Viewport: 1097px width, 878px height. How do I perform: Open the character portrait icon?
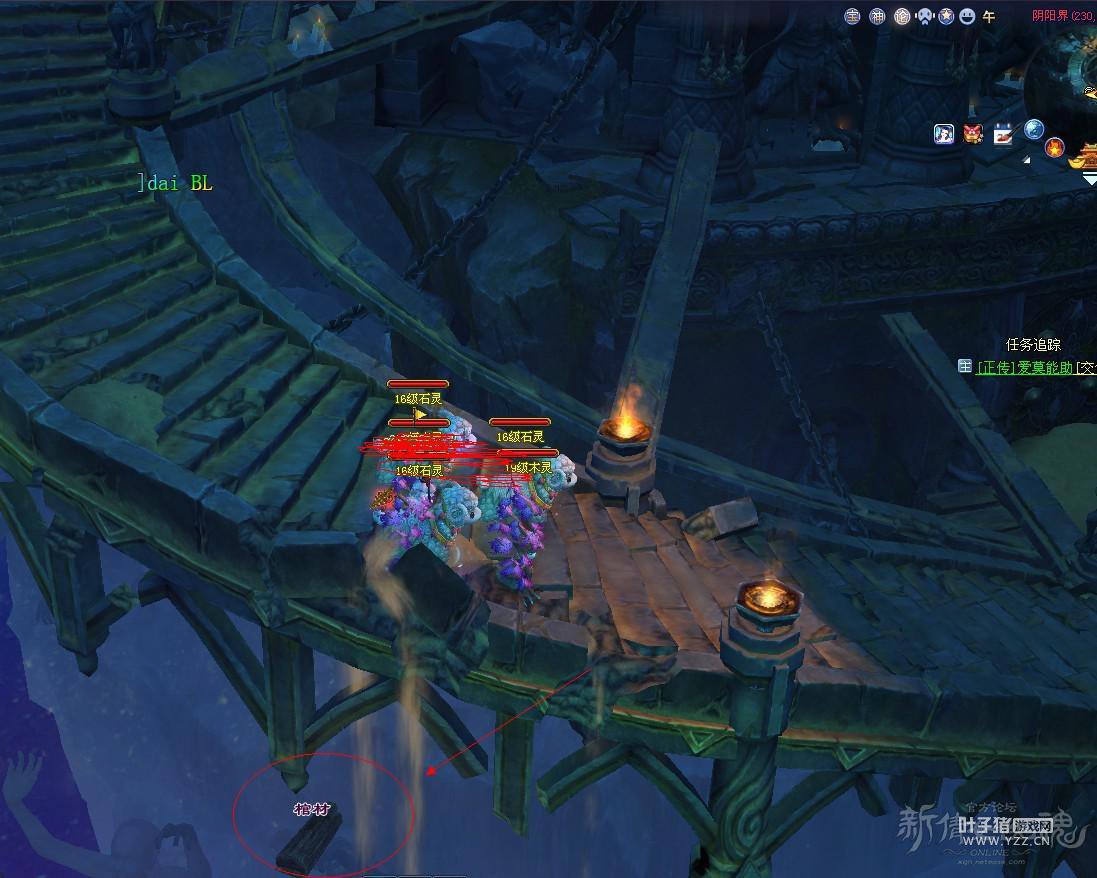pyautogui.click(x=944, y=134)
